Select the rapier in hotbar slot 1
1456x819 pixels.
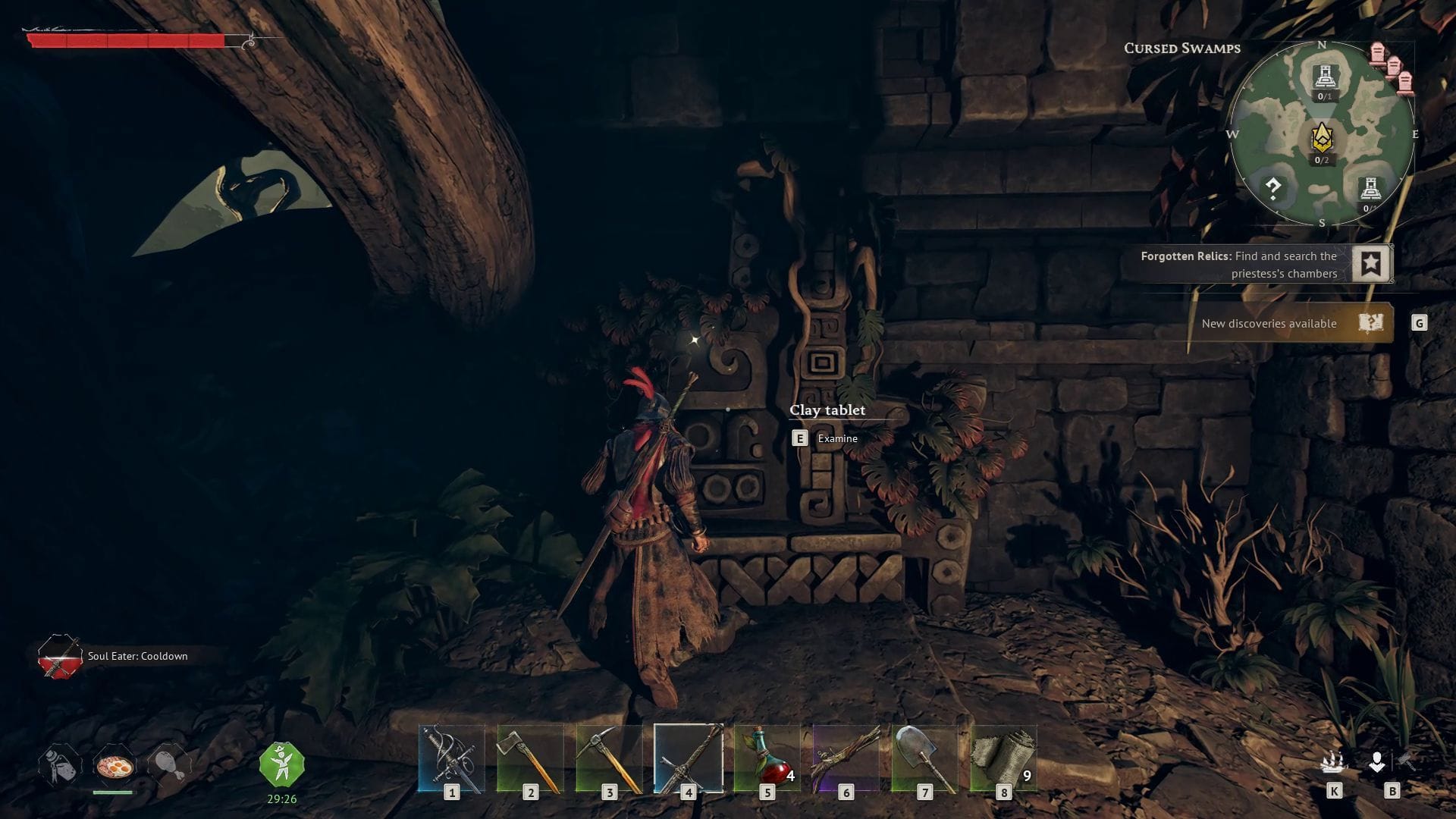coord(451,758)
